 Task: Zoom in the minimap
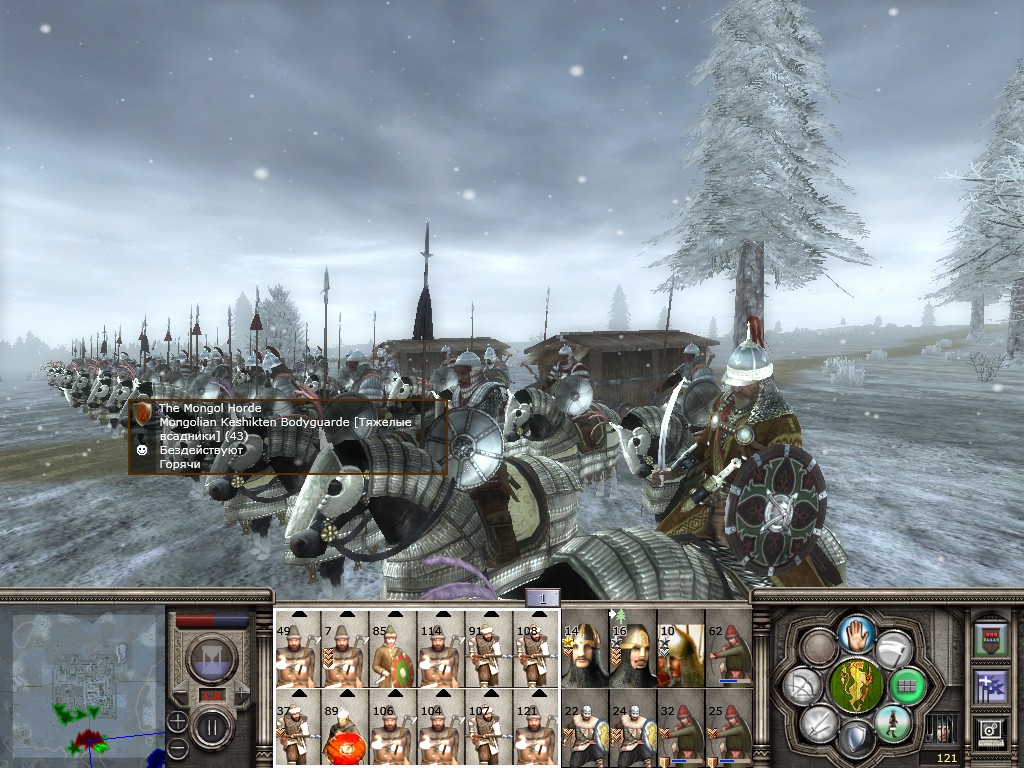pos(177,720)
